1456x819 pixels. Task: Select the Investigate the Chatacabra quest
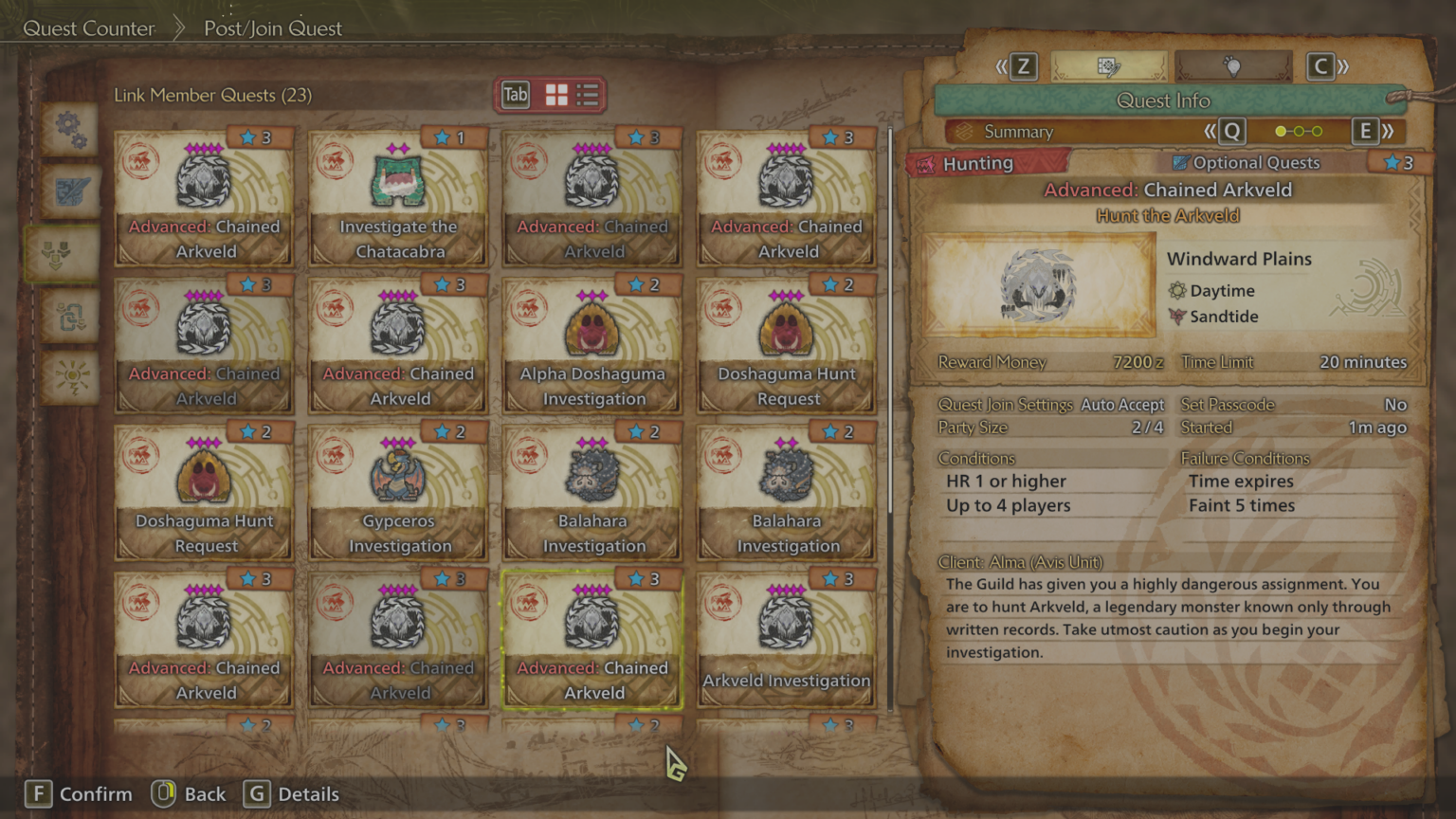pyautogui.click(x=398, y=199)
